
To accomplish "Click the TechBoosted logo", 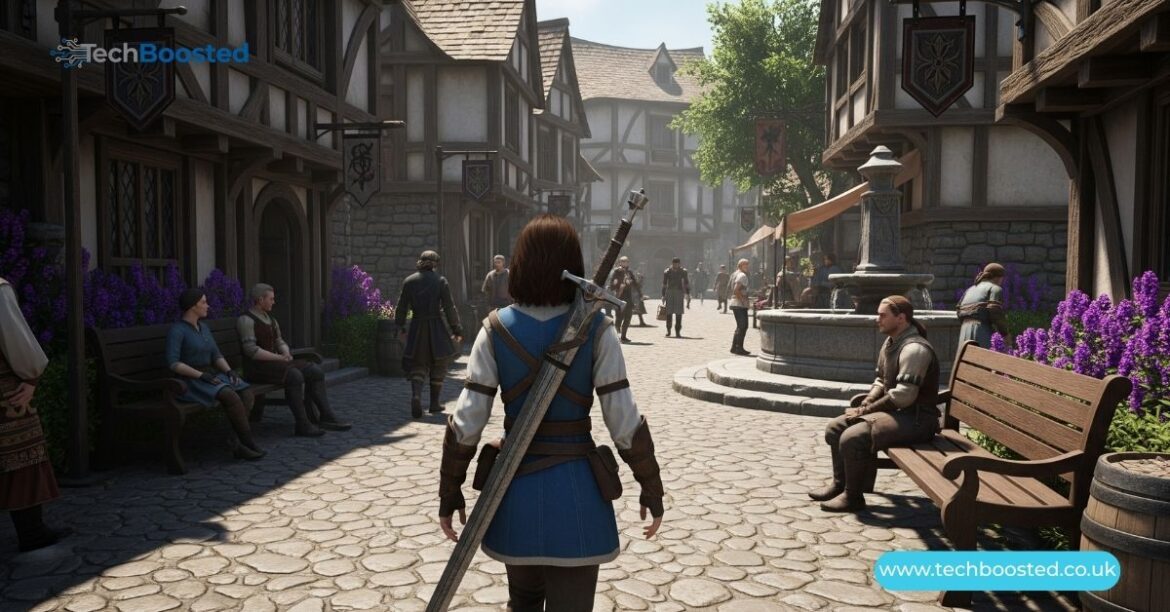I will (151, 52).
